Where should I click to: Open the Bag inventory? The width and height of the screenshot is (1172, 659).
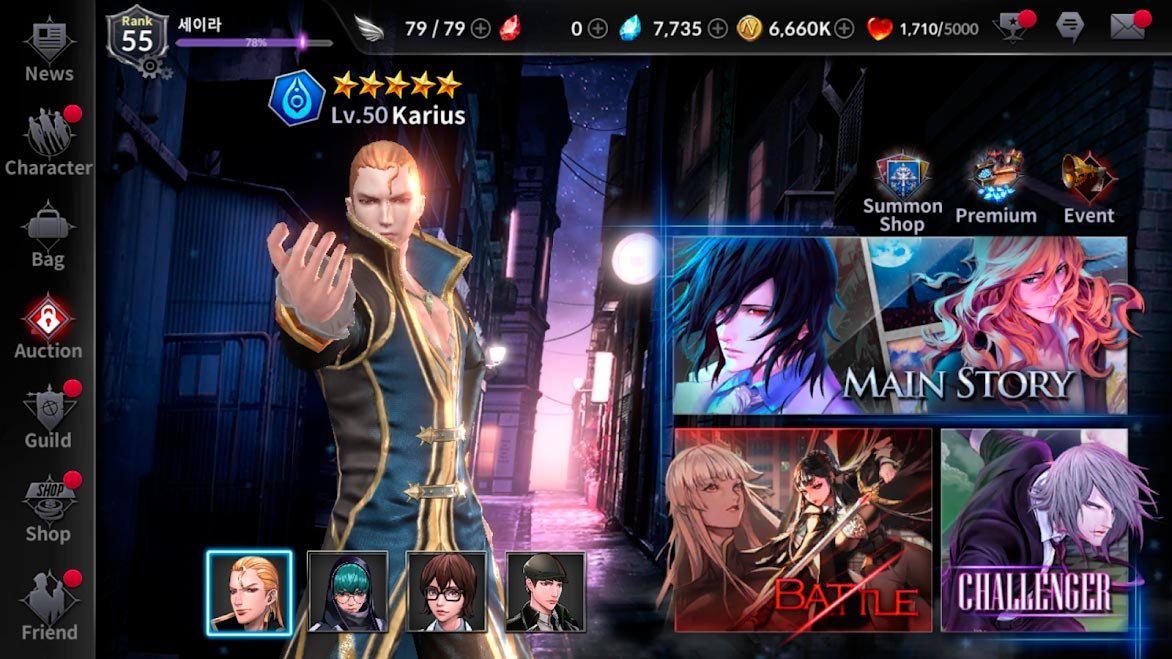point(48,234)
